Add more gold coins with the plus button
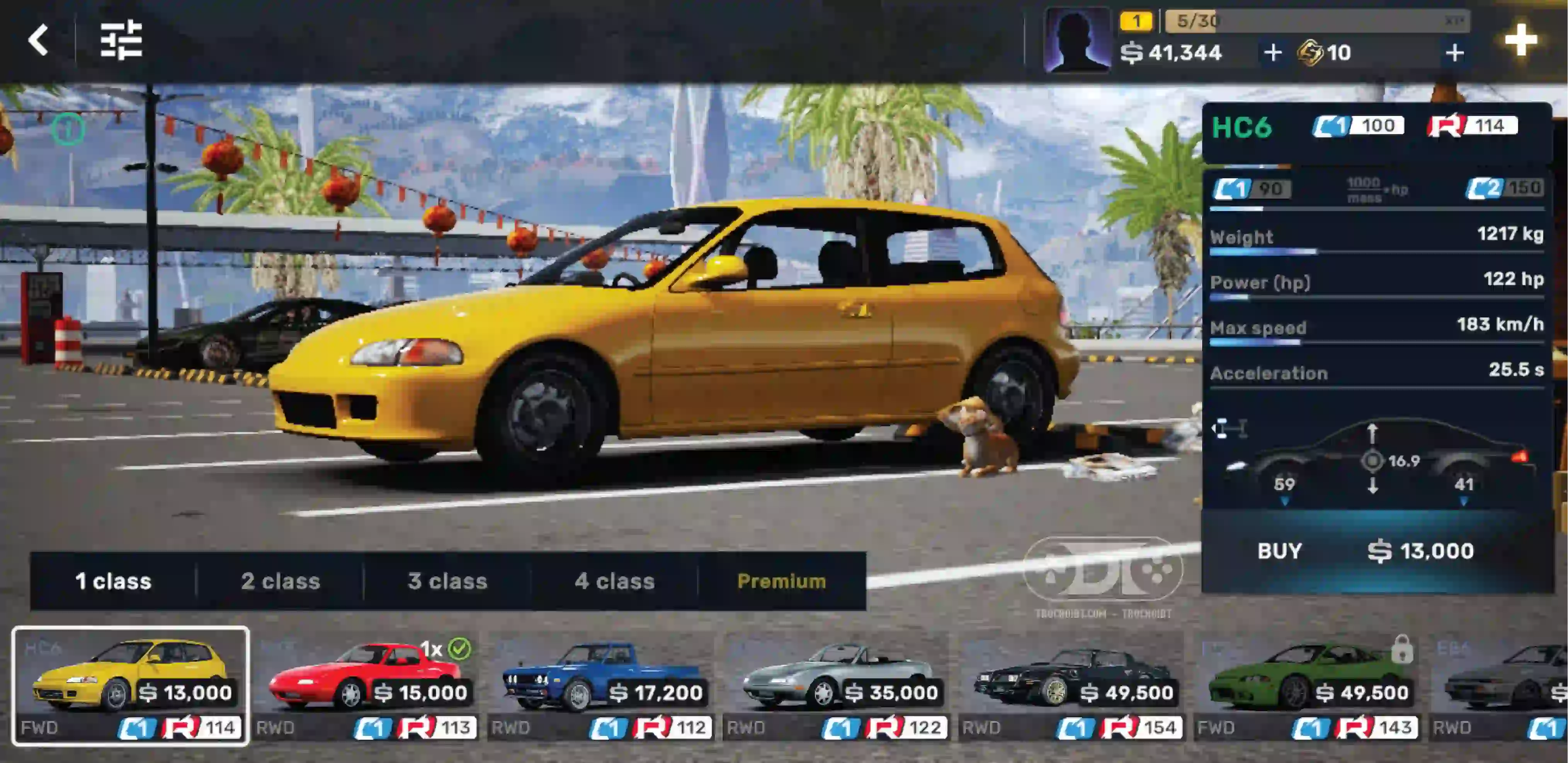 pyautogui.click(x=1454, y=53)
